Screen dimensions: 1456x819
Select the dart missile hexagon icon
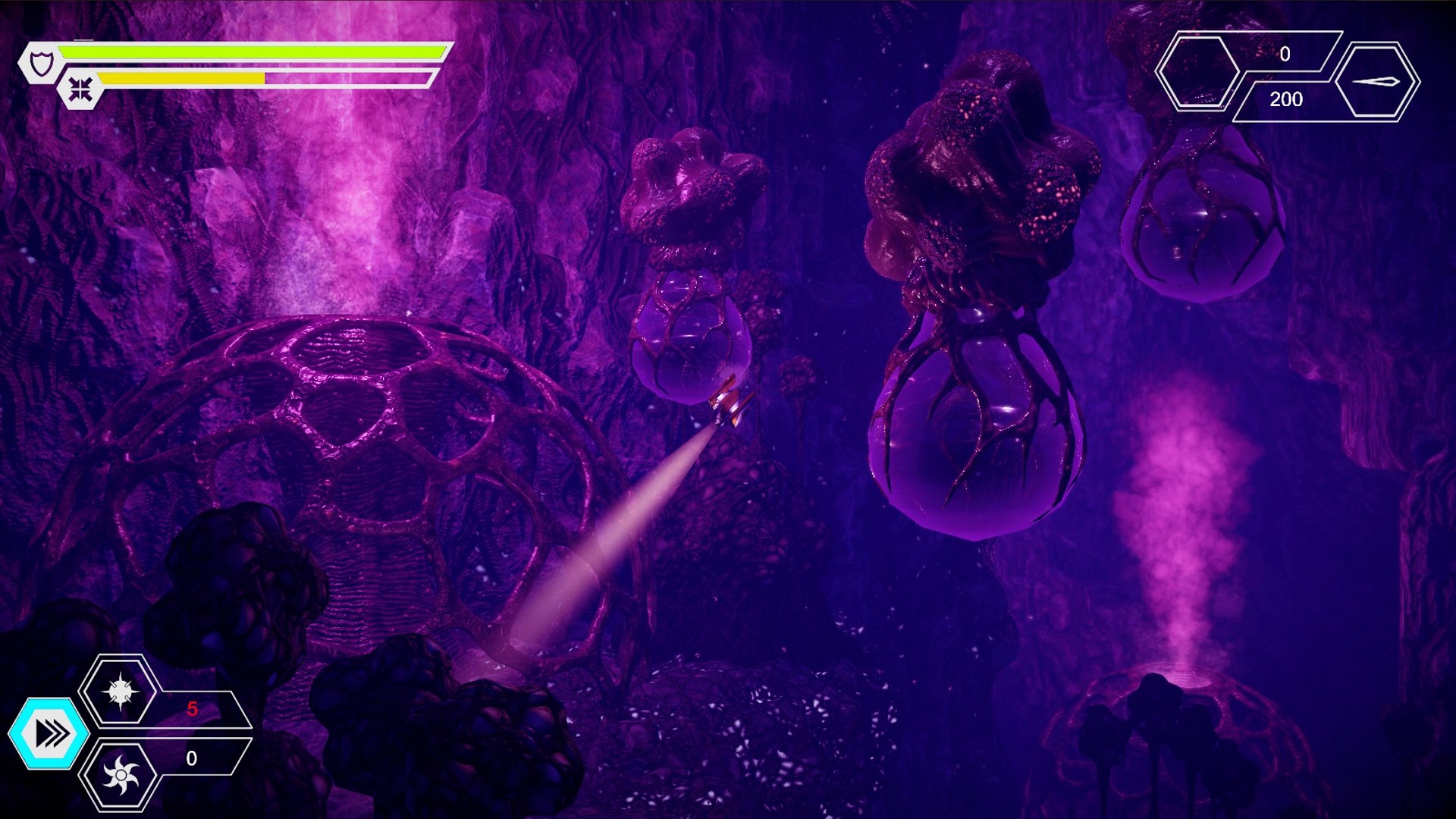click(x=1376, y=82)
